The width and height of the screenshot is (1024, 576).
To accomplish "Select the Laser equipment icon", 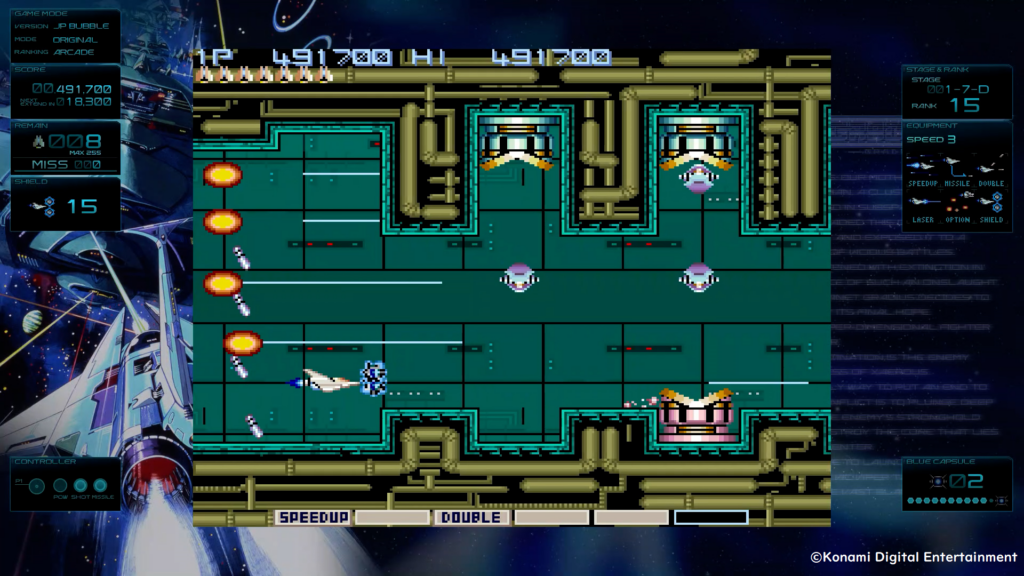I will (921, 200).
